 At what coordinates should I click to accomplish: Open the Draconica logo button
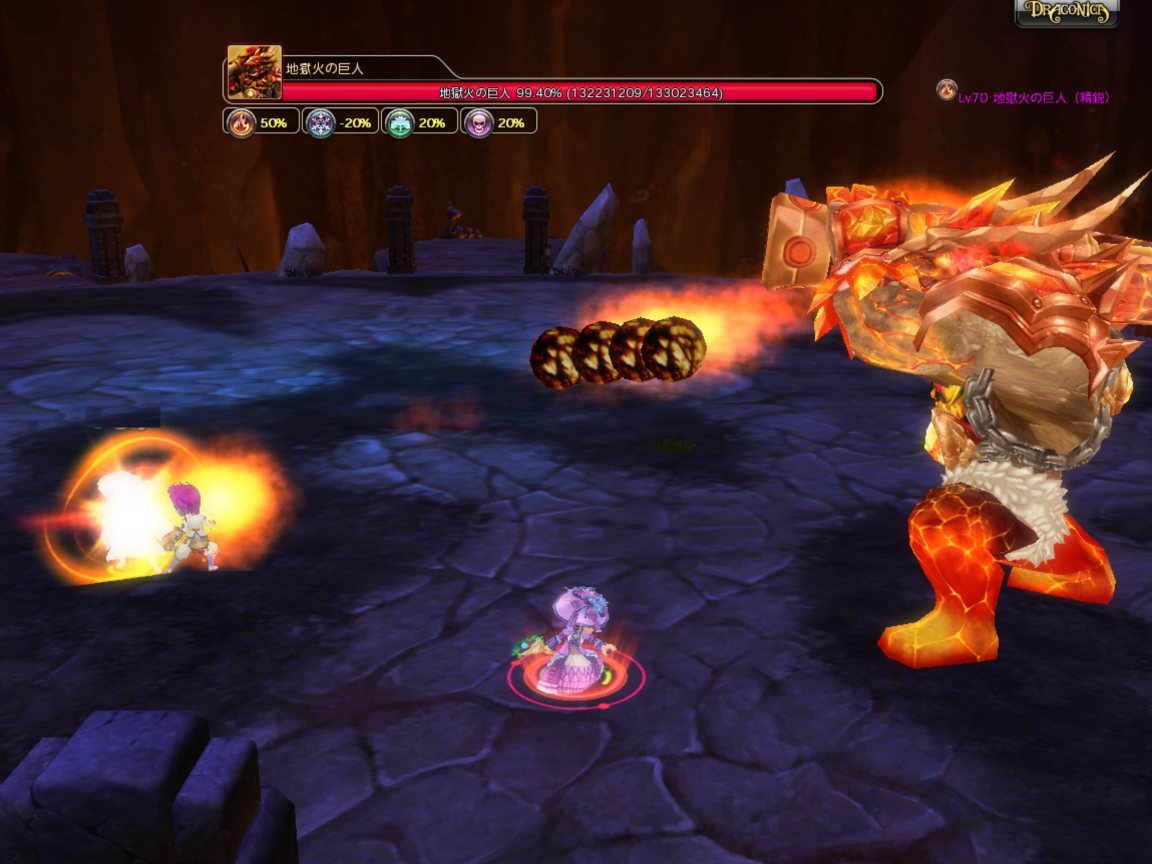click(x=1066, y=12)
